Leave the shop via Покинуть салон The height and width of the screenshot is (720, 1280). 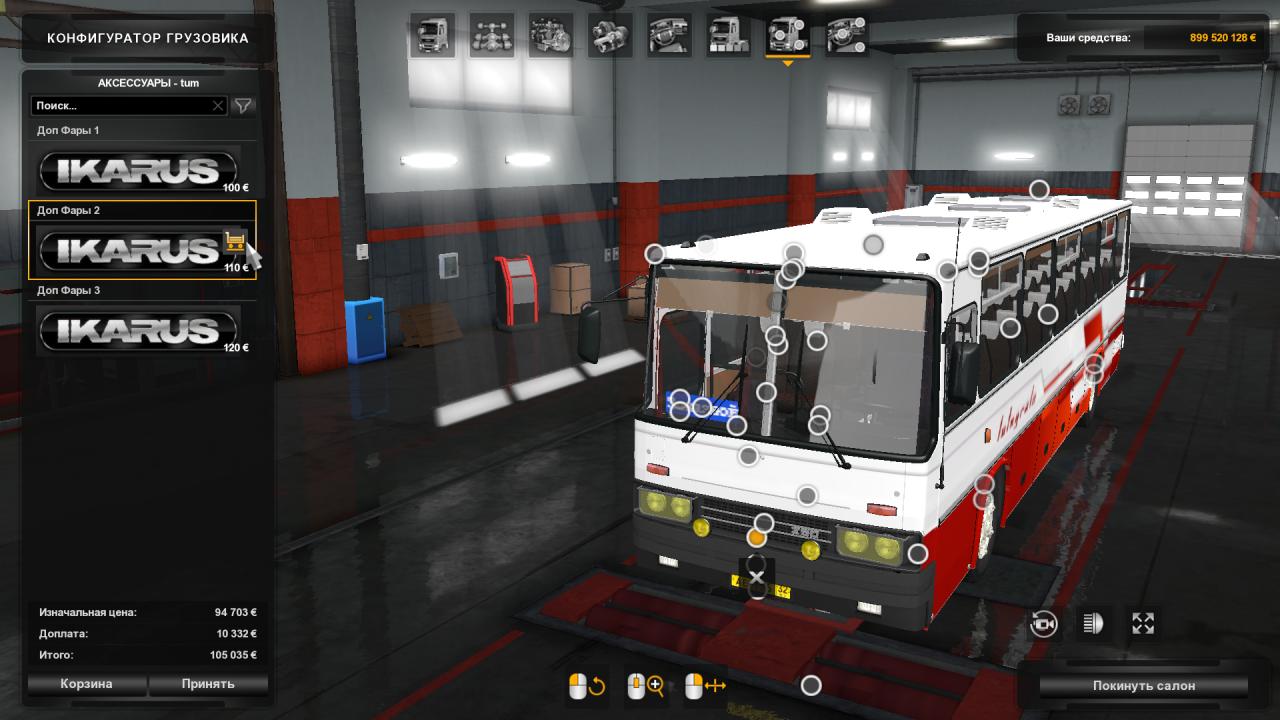tap(1143, 686)
